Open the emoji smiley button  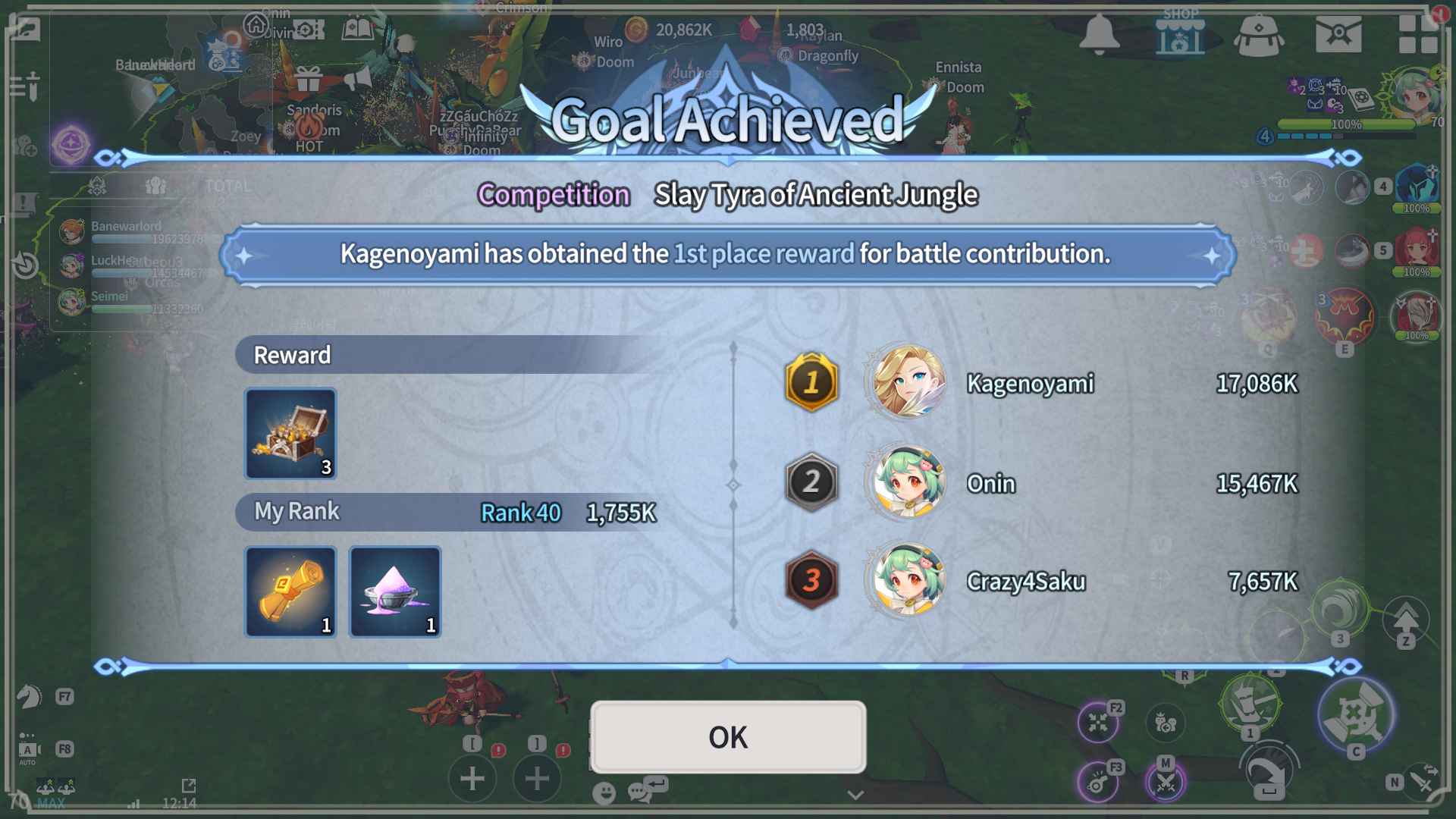[604, 793]
